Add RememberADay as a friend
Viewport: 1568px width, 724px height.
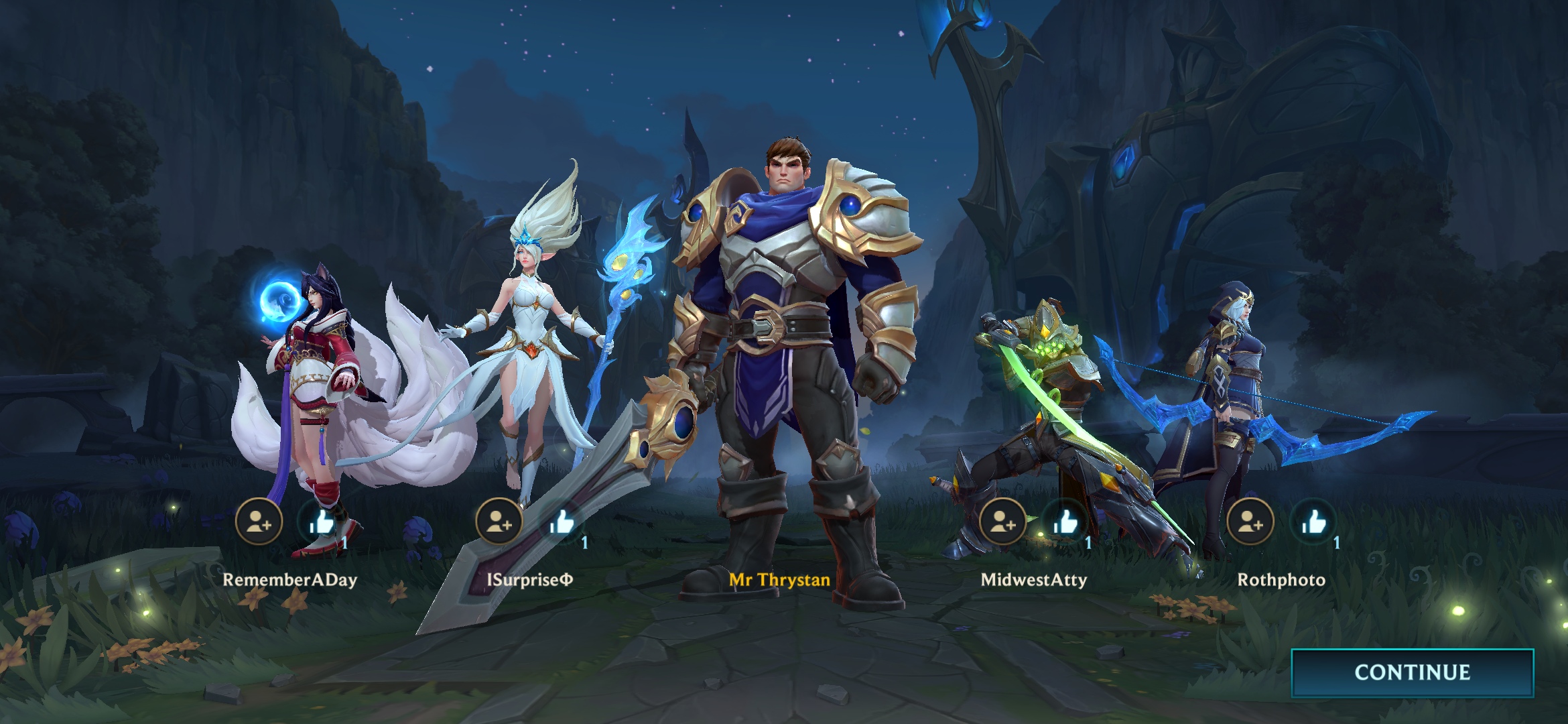[x=259, y=522]
